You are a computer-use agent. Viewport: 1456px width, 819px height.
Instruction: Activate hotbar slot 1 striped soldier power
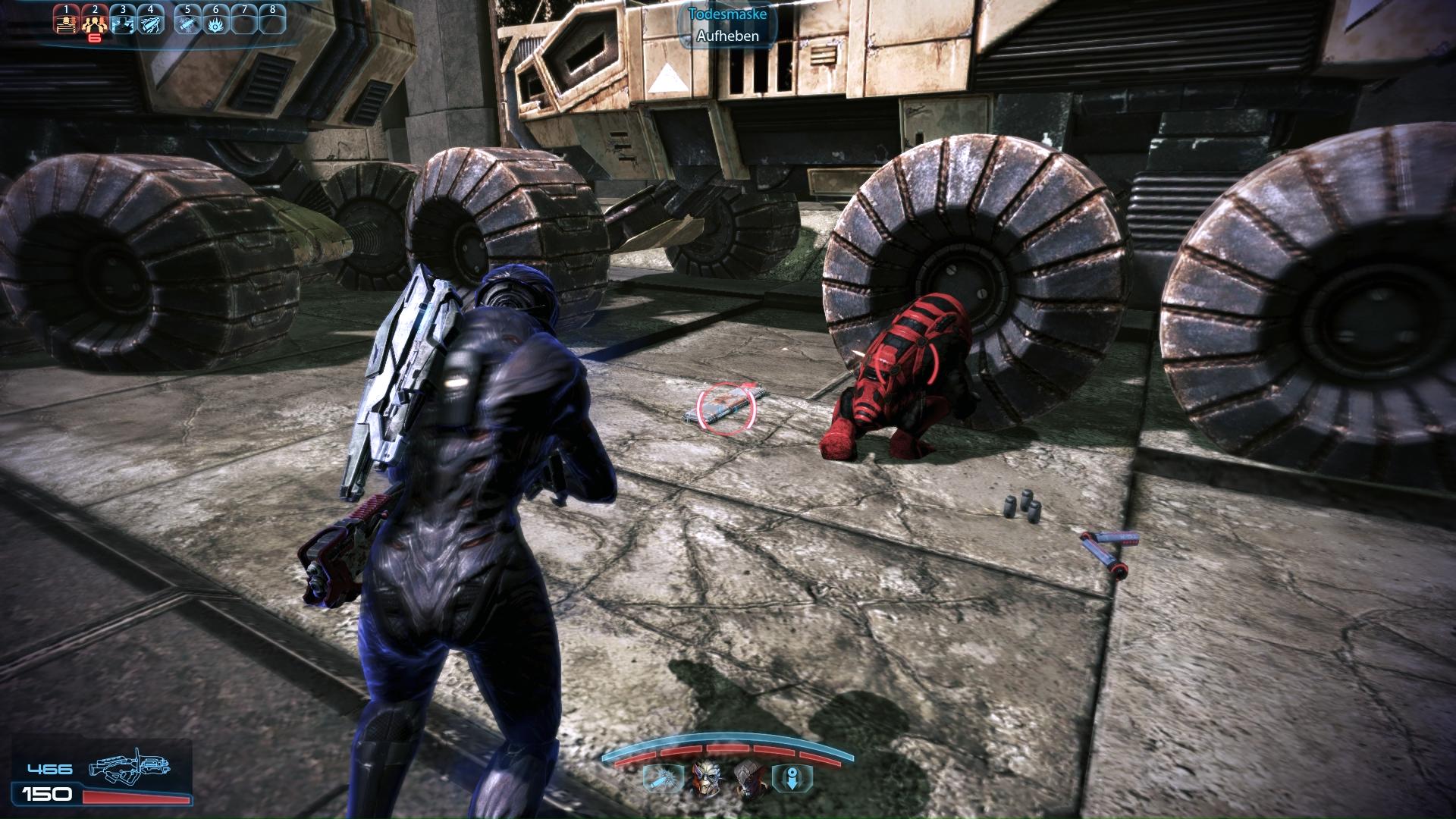pyautogui.click(x=67, y=20)
